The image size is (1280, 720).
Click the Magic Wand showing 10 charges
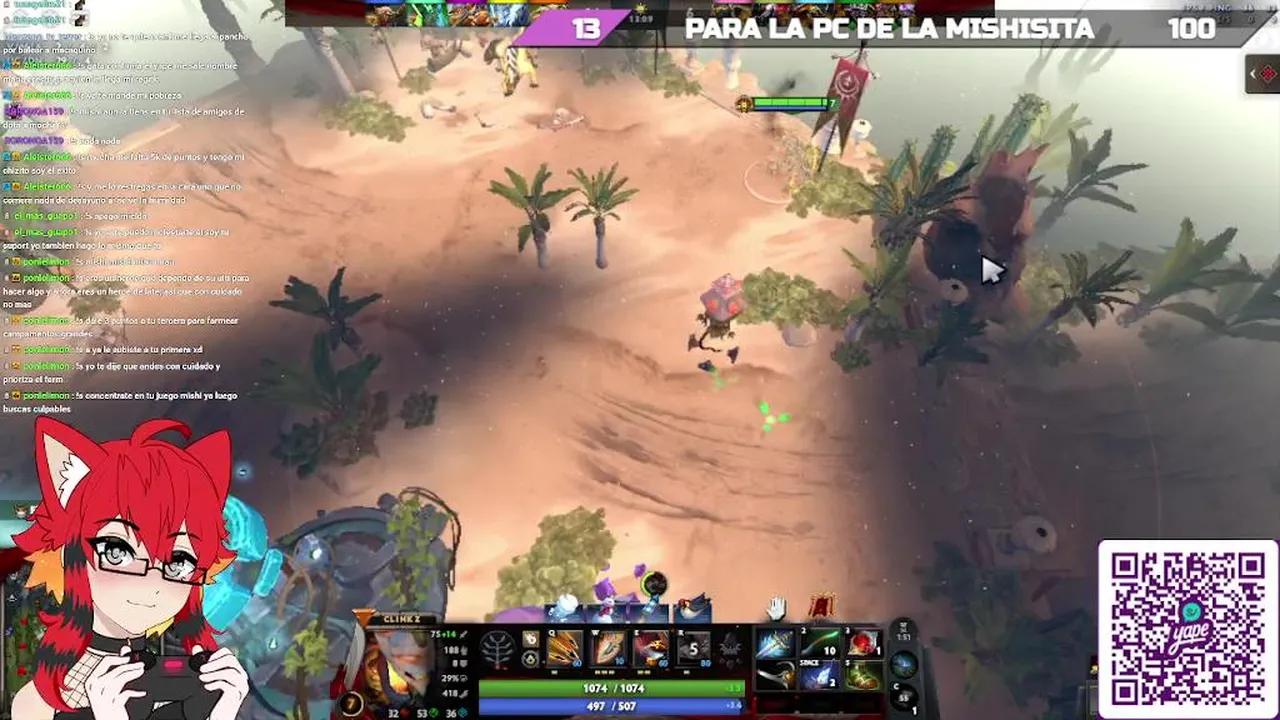pos(822,641)
